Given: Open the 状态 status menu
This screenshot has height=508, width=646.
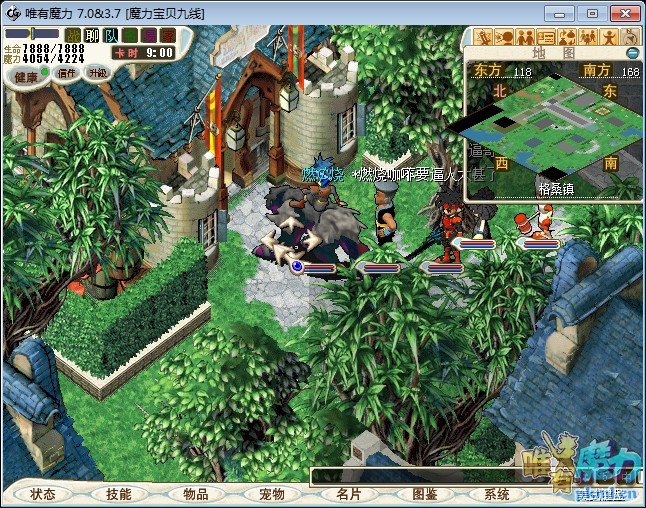Looking at the screenshot, I should (x=43, y=494).
